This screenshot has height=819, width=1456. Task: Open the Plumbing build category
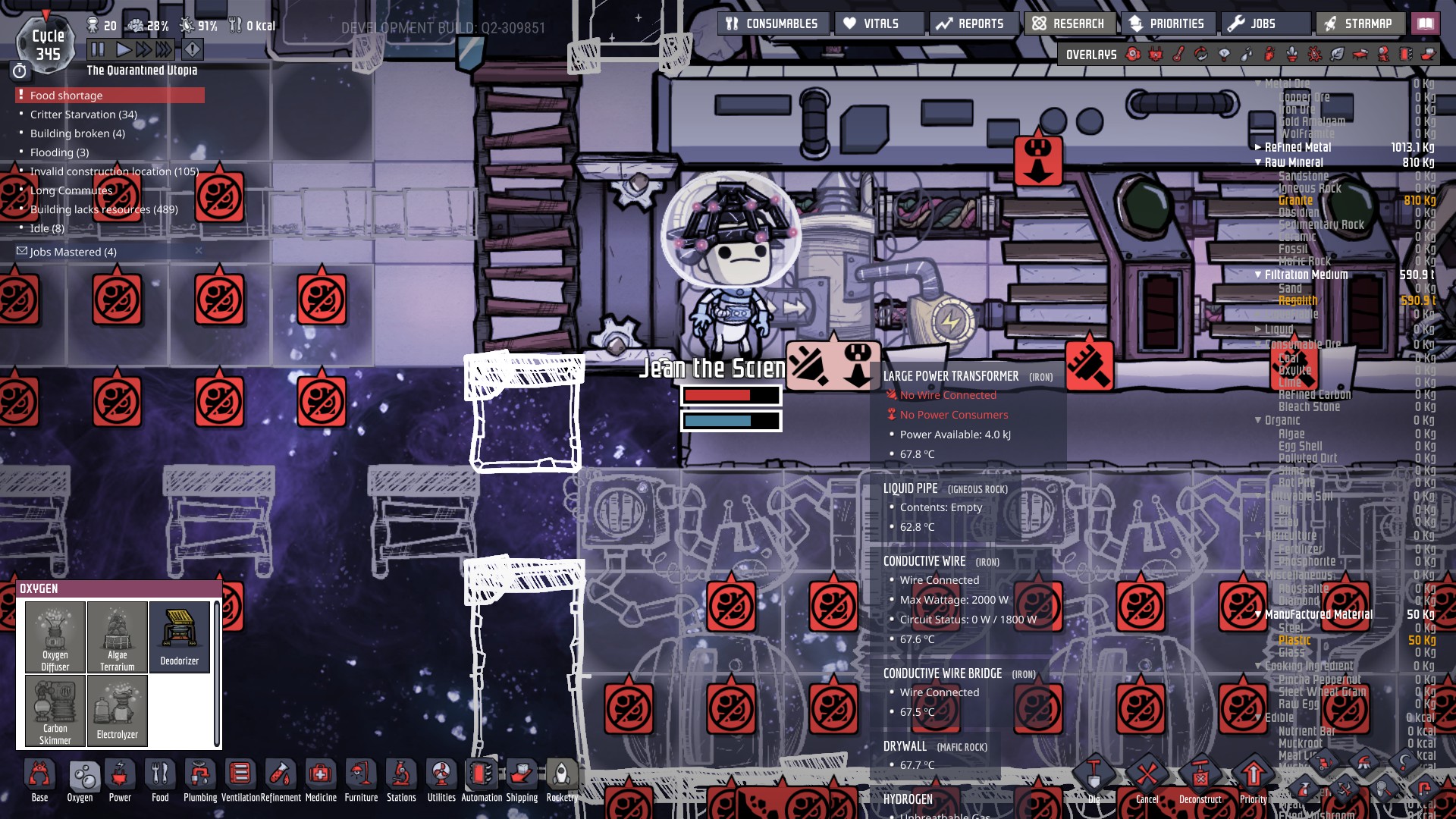coord(200,780)
